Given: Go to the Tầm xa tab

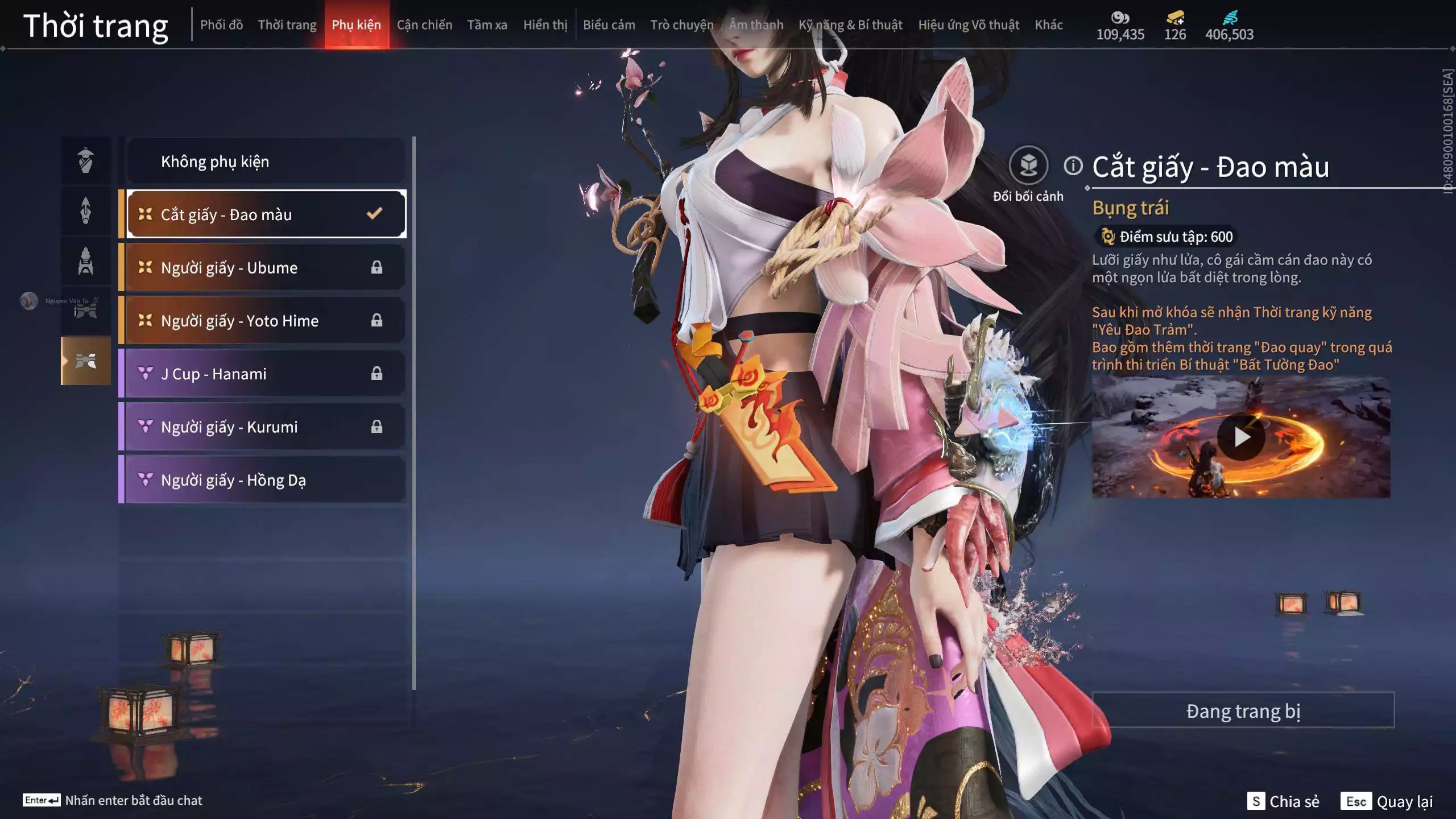Looking at the screenshot, I should click(487, 25).
